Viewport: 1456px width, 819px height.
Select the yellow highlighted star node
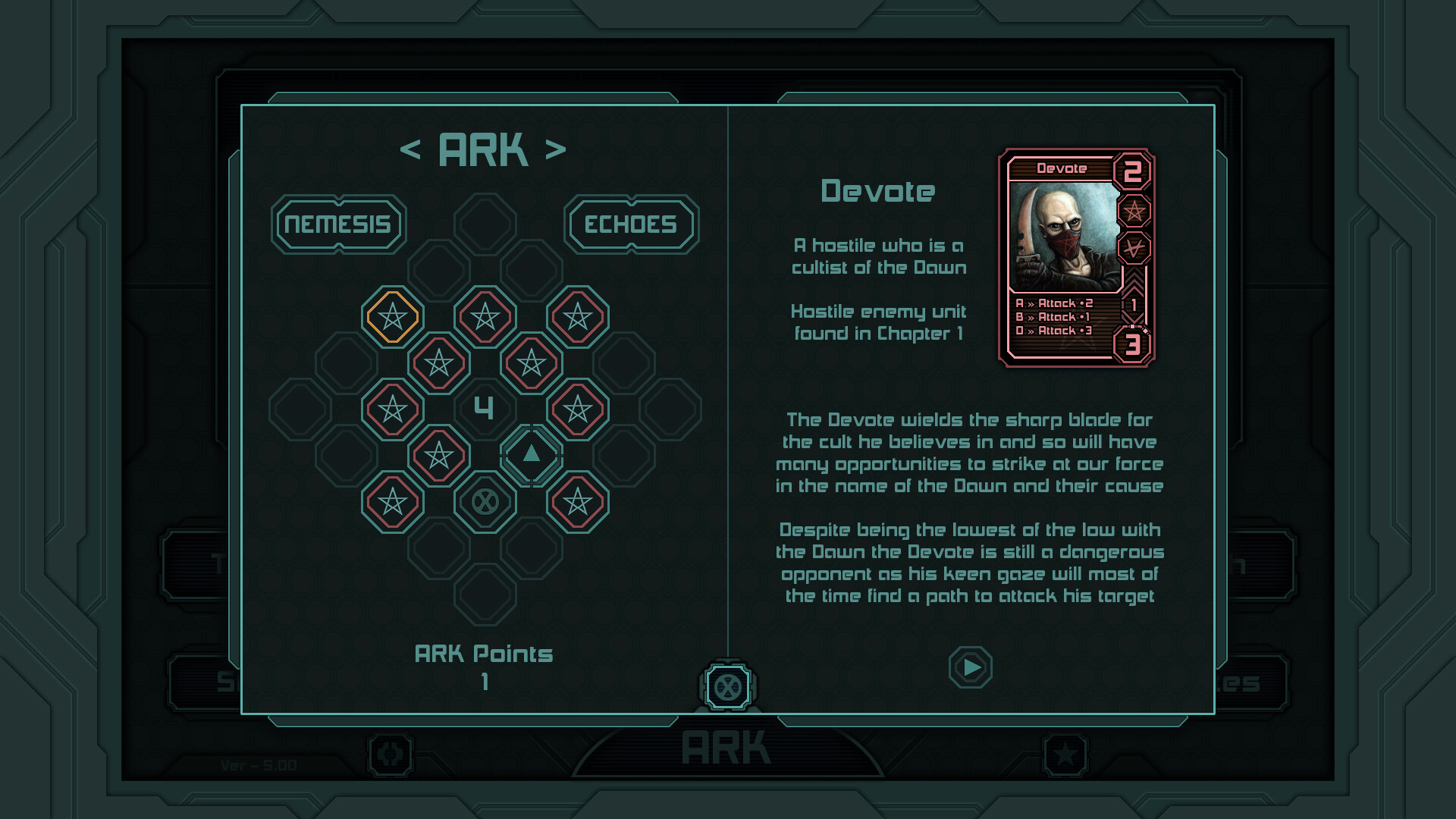[392, 316]
